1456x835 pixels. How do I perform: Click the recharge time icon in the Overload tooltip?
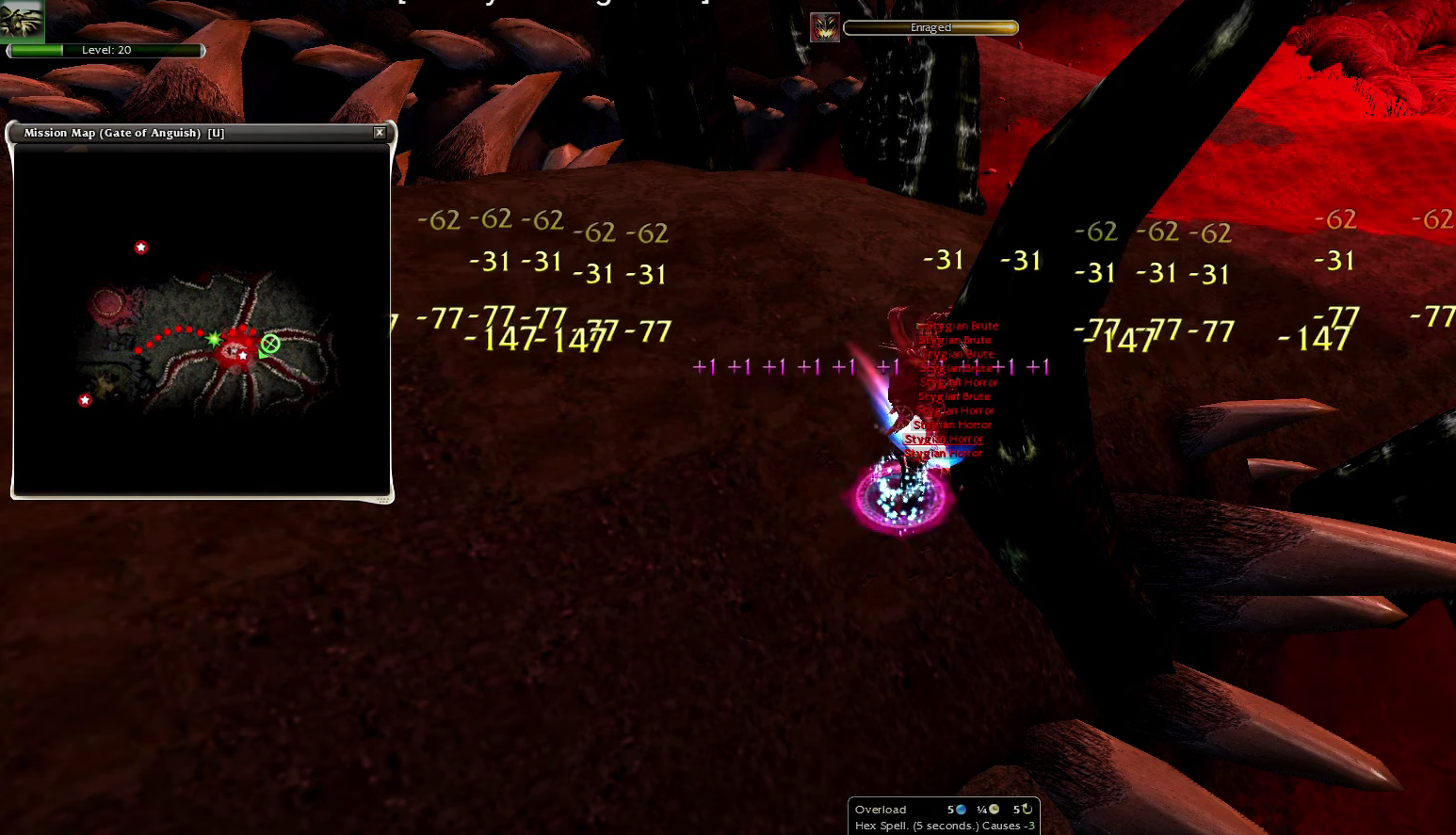[x=1027, y=810]
